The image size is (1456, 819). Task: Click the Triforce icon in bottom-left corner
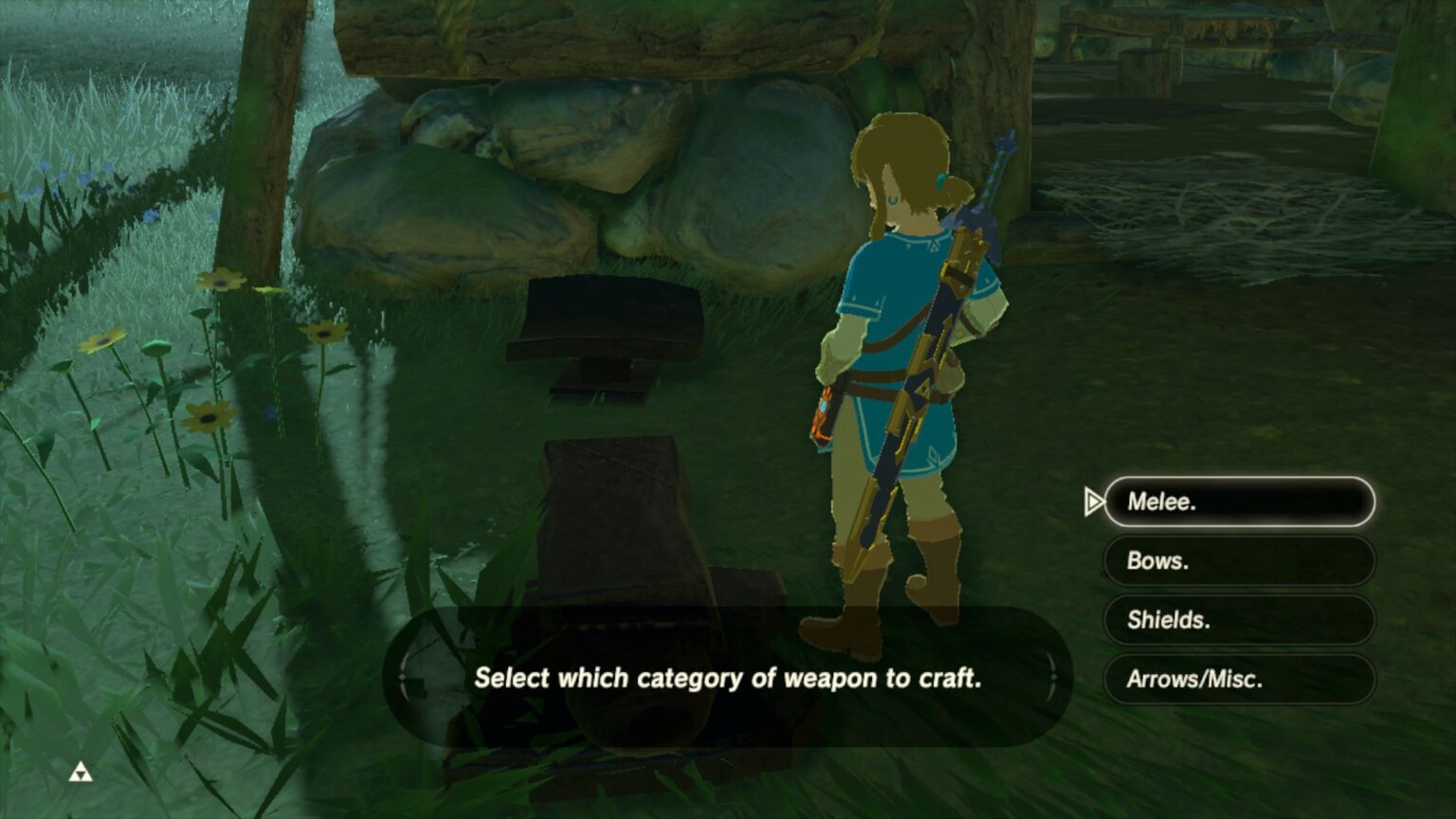(82, 773)
